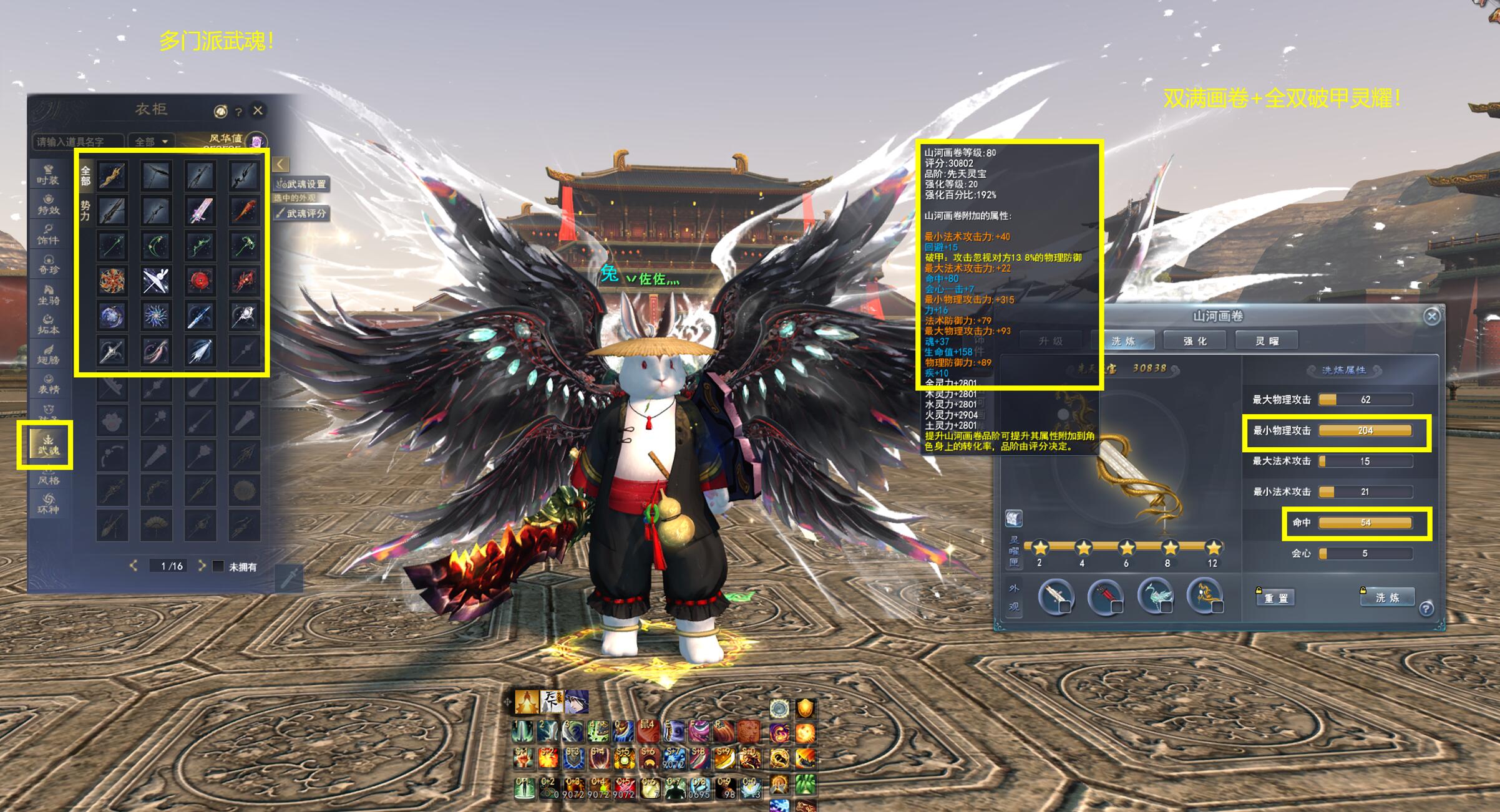Open 武魂设置 settings

[302, 184]
